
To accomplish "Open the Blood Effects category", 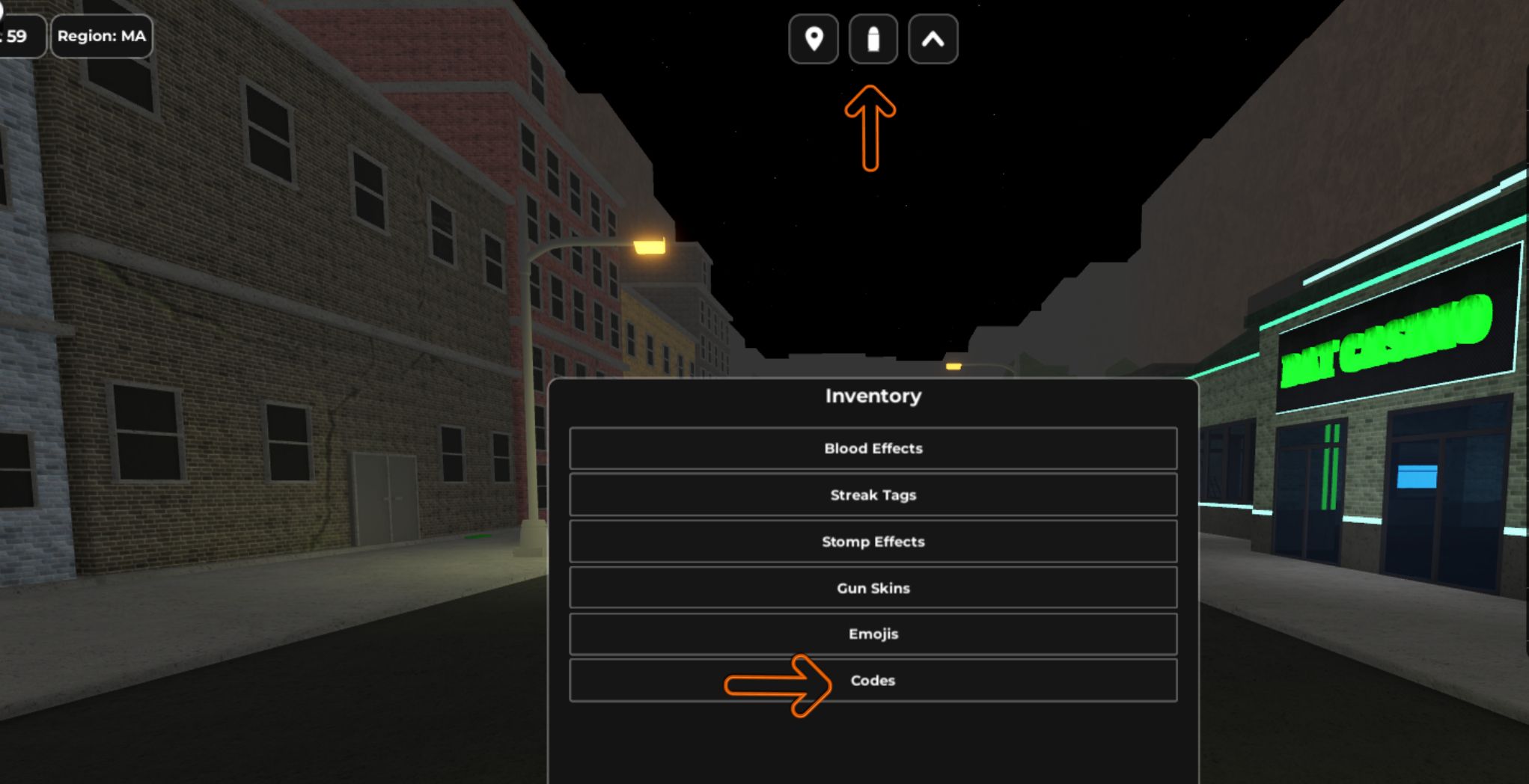I will [873, 448].
